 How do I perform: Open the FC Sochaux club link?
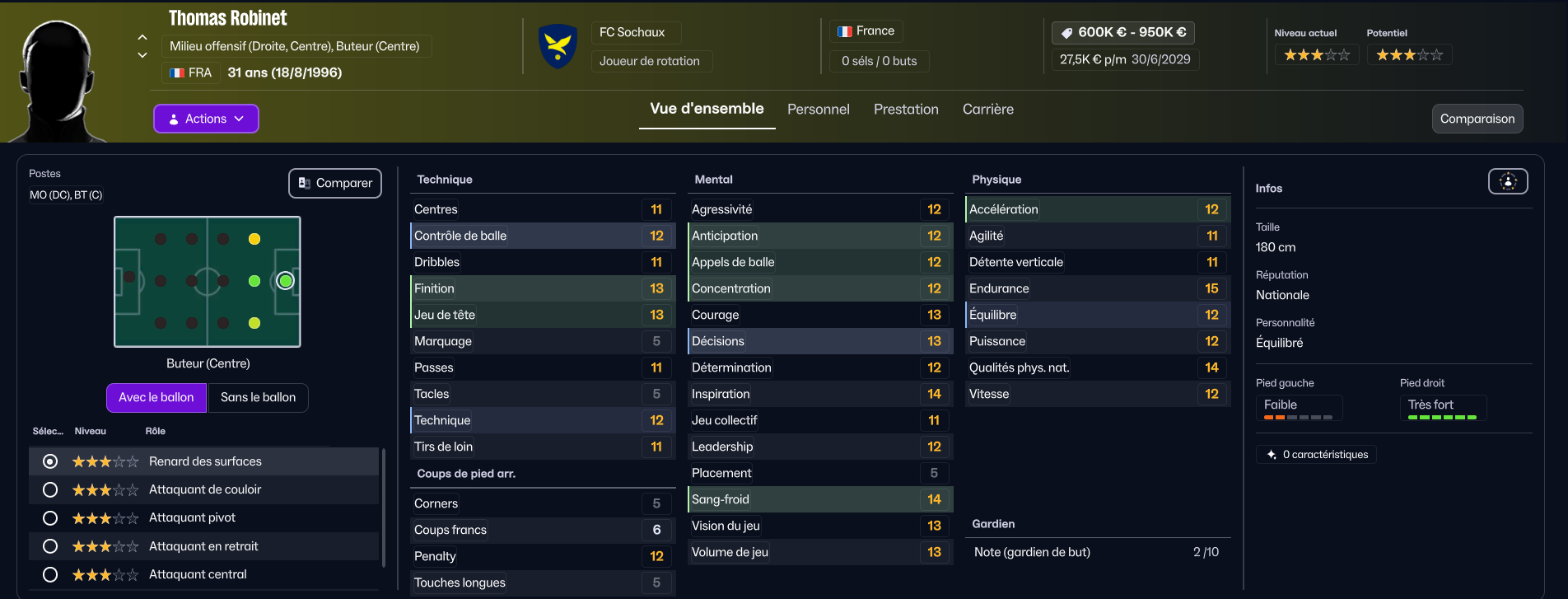[x=632, y=32]
